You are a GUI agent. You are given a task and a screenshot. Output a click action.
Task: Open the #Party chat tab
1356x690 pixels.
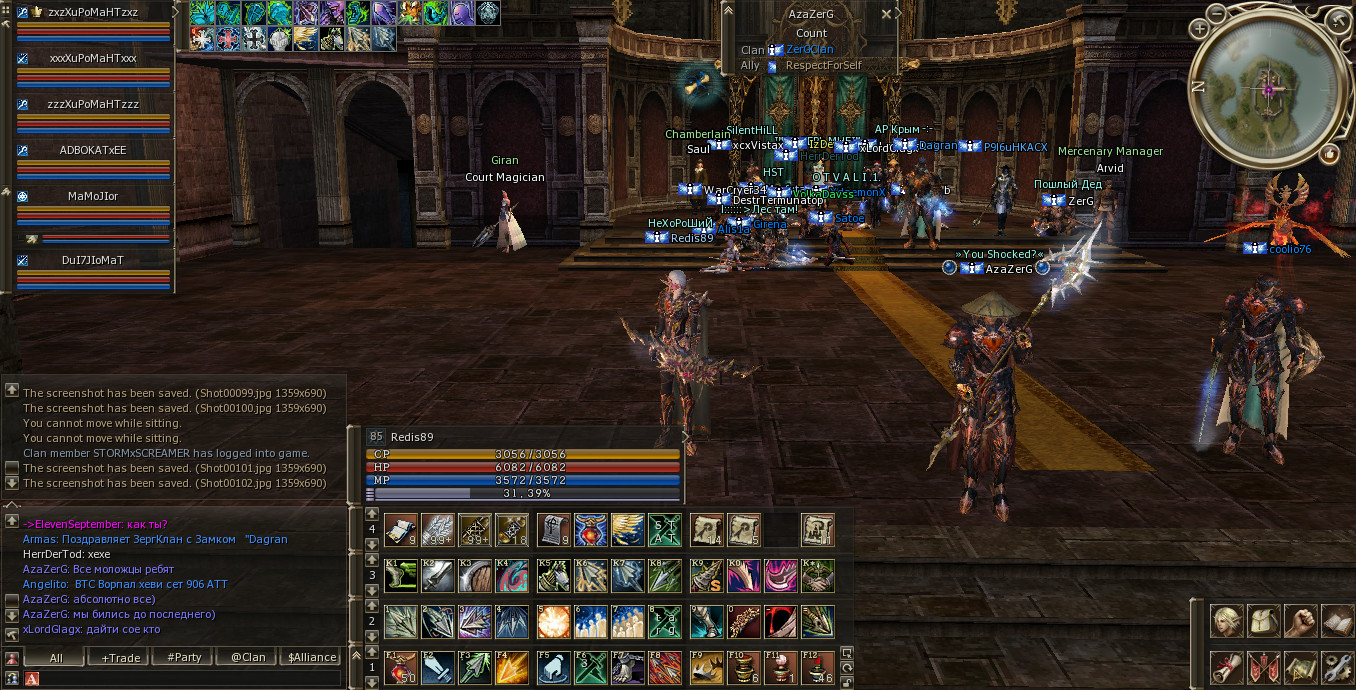(x=184, y=657)
